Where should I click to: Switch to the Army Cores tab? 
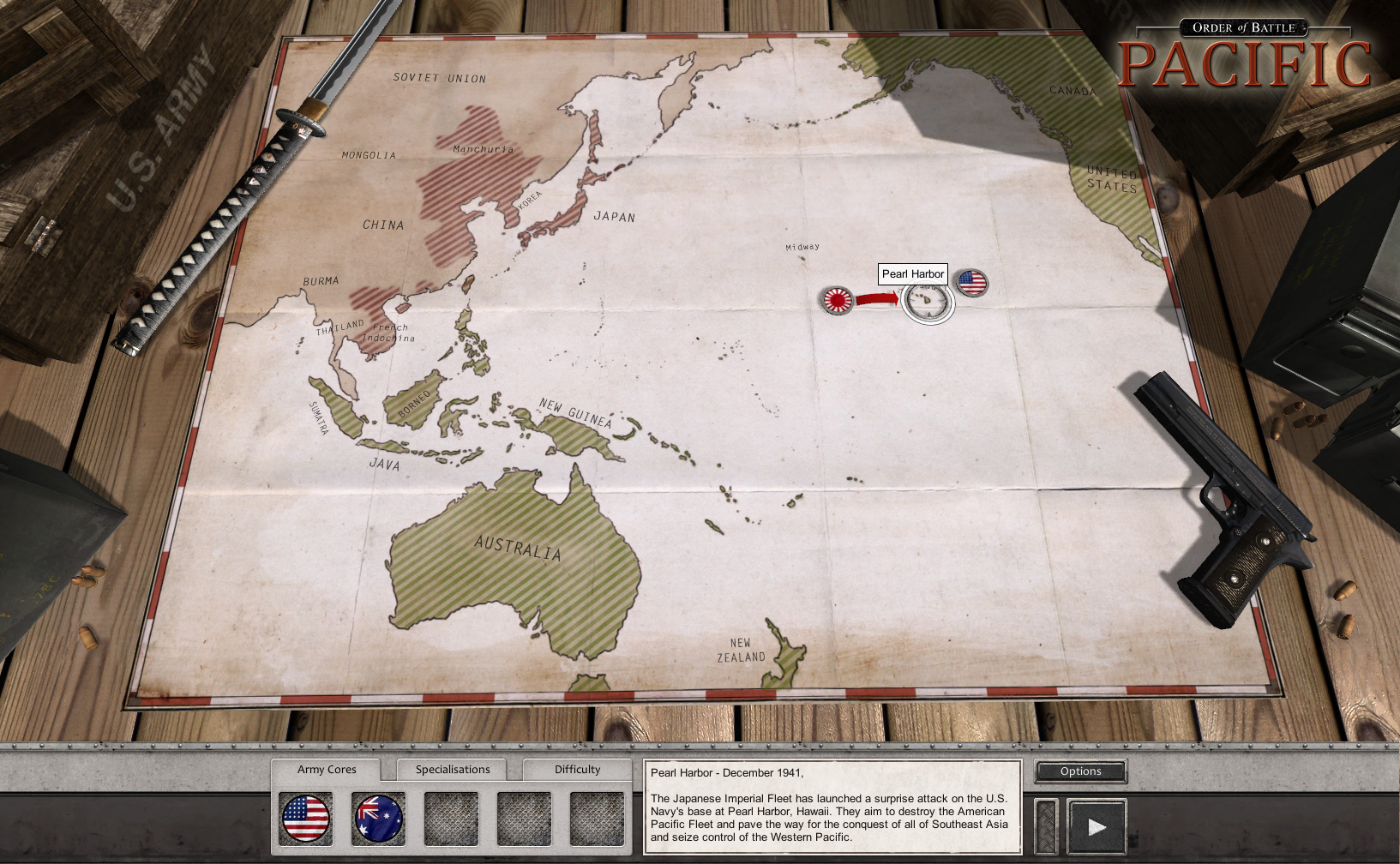pos(327,770)
